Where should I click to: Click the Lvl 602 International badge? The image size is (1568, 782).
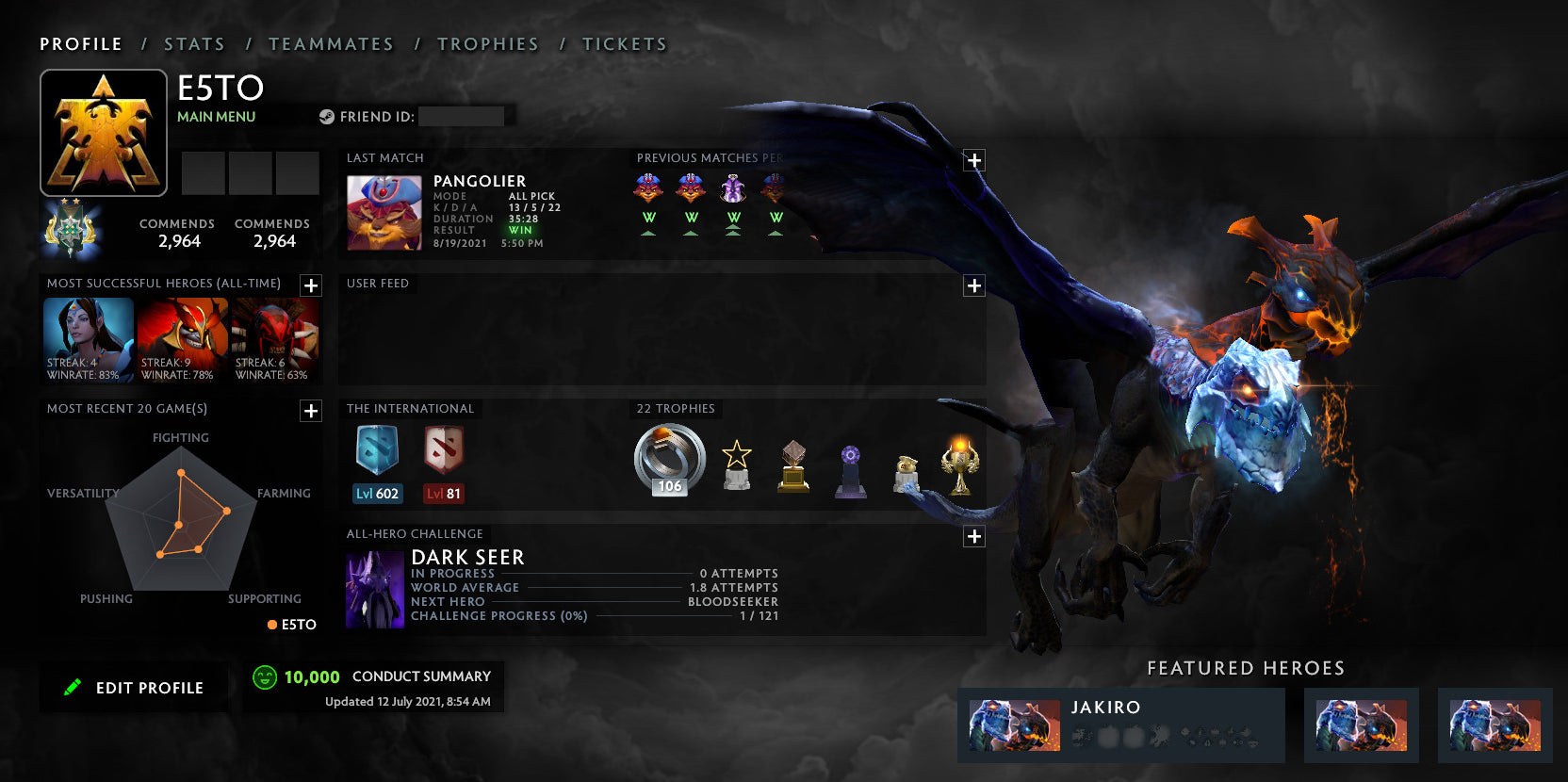tap(376, 459)
